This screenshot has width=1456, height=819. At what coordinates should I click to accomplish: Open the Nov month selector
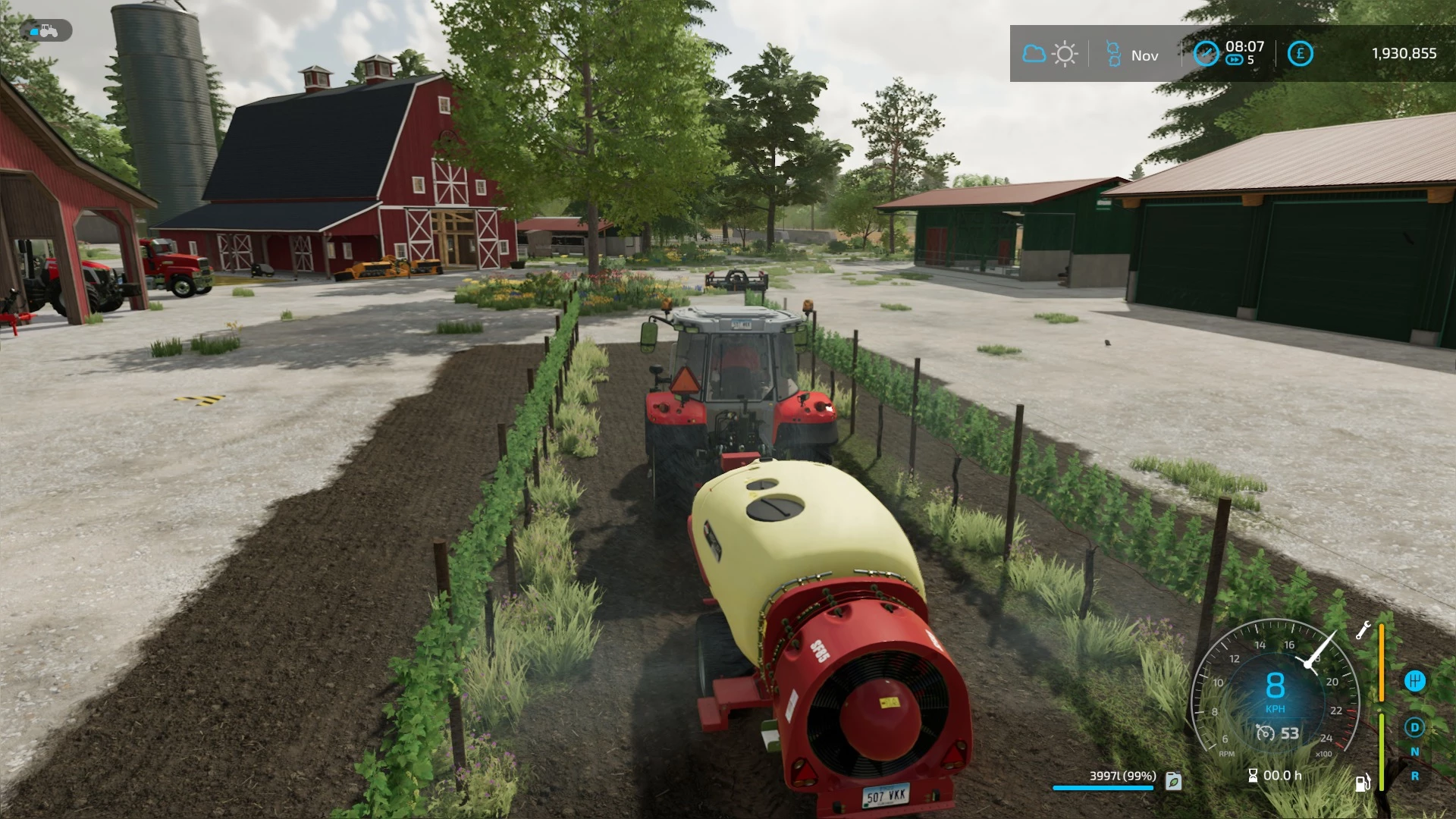1145,55
